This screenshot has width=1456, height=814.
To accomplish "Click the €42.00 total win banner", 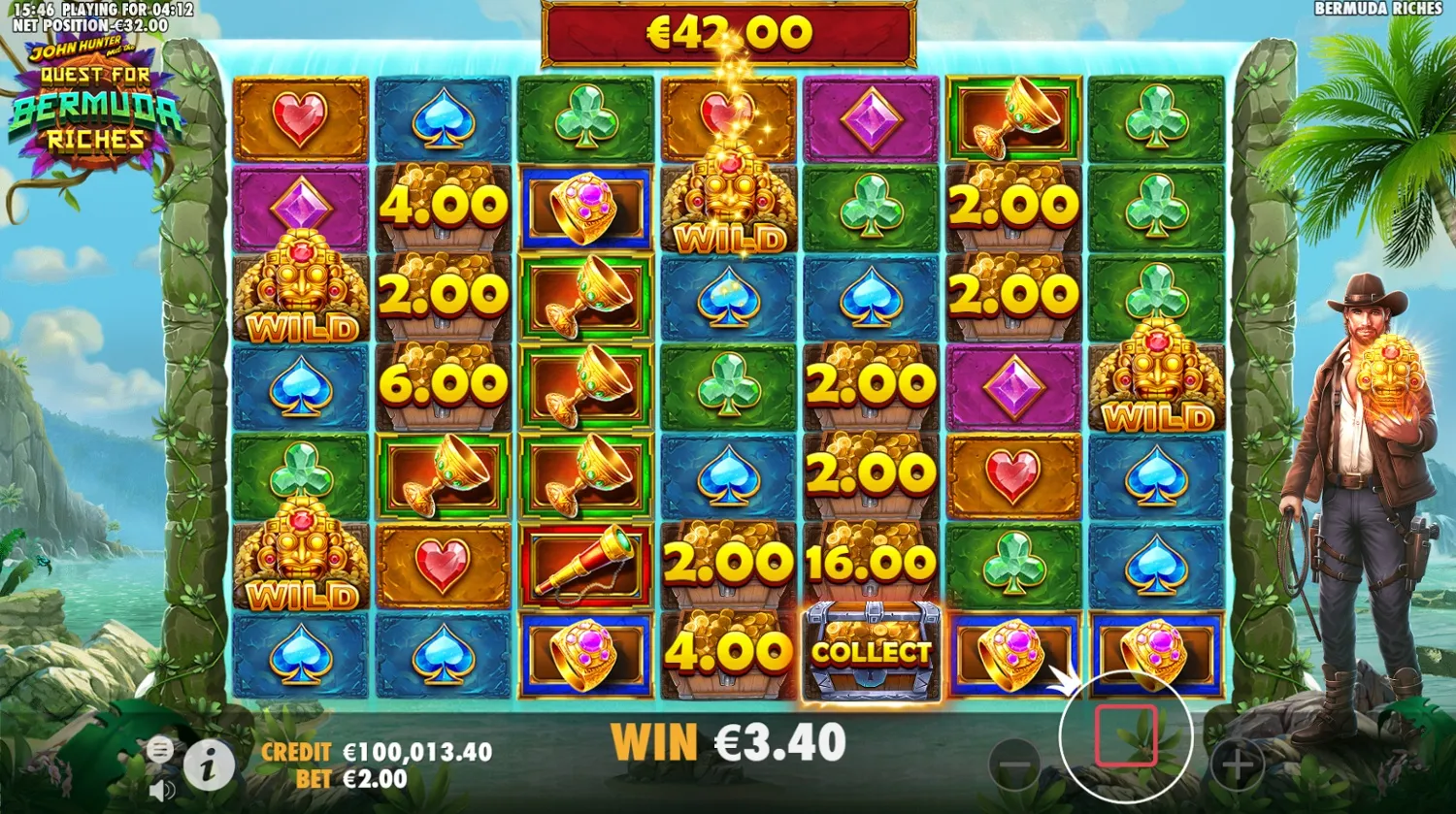I will coord(726,31).
